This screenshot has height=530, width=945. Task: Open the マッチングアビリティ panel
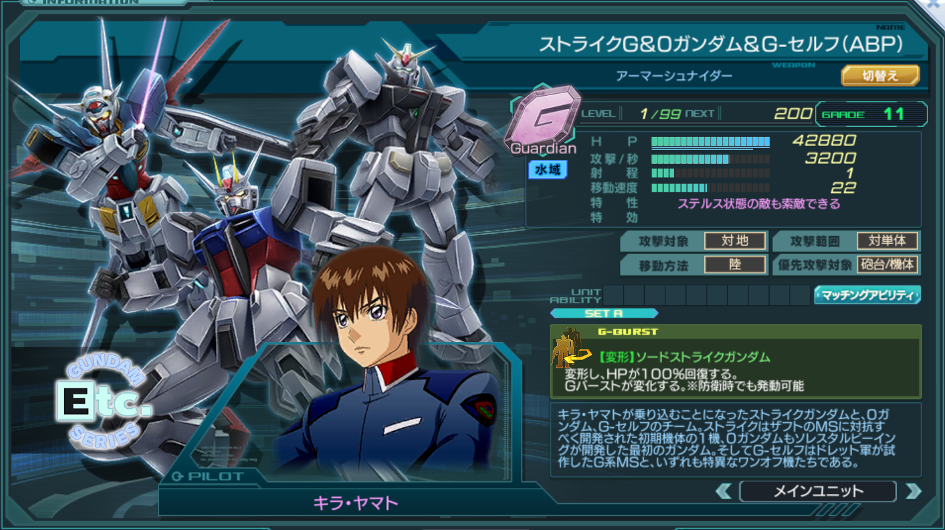coord(867,295)
